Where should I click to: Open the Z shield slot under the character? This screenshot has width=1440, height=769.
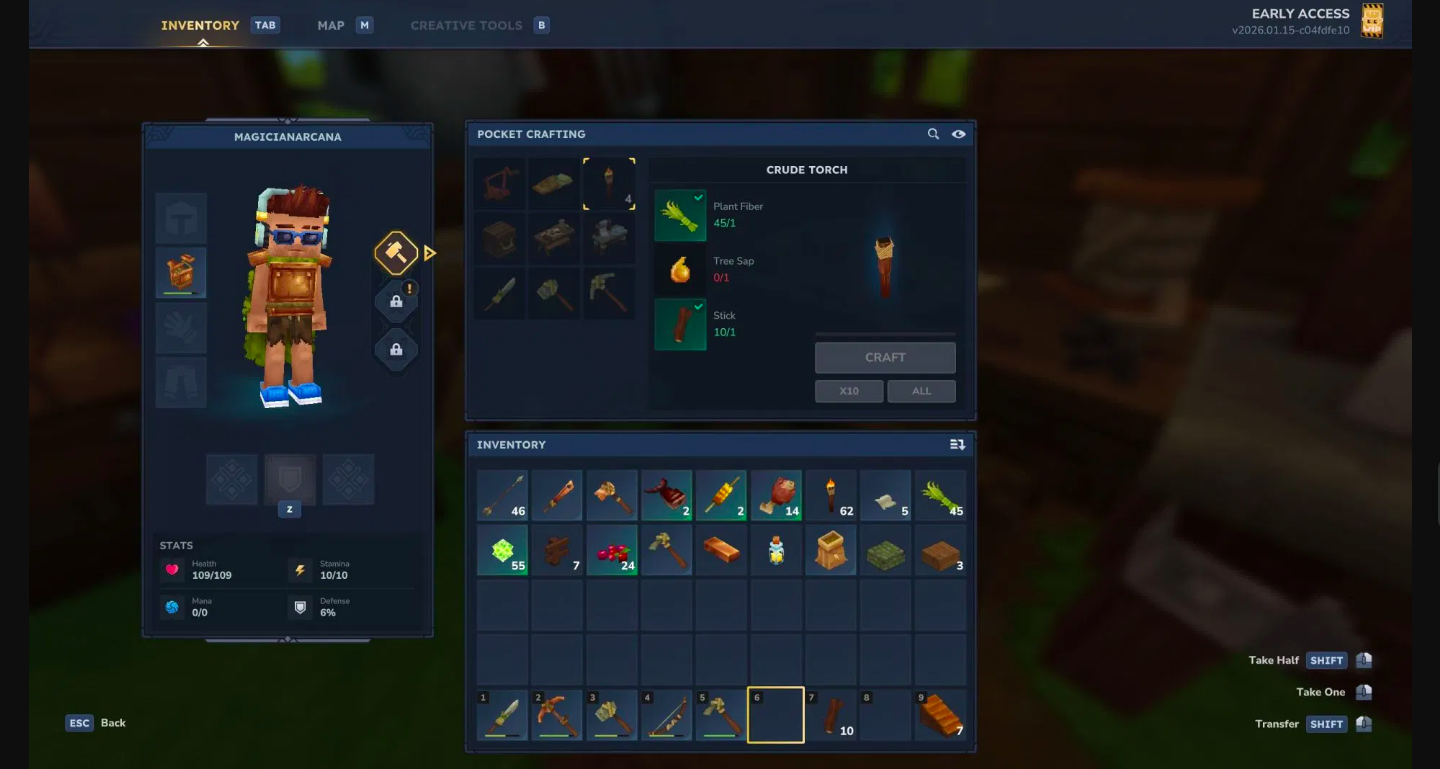(289, 479)
